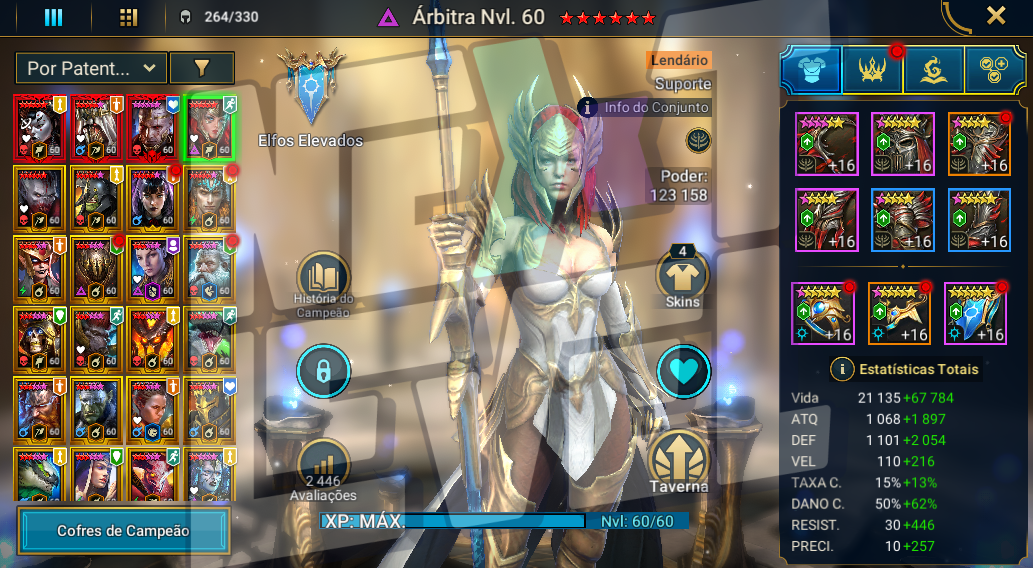Screen dimensions: 1033x568
Task: View the Avaliações ratings
Action: 324,467
